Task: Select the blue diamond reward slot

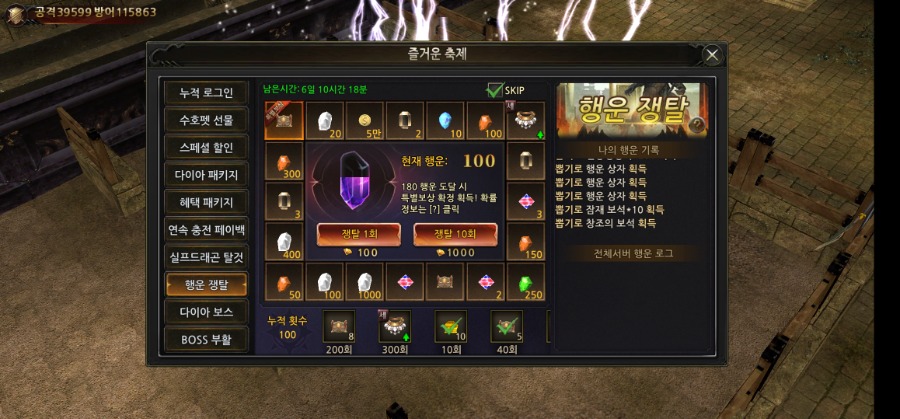Action: (x=446, y=121)
